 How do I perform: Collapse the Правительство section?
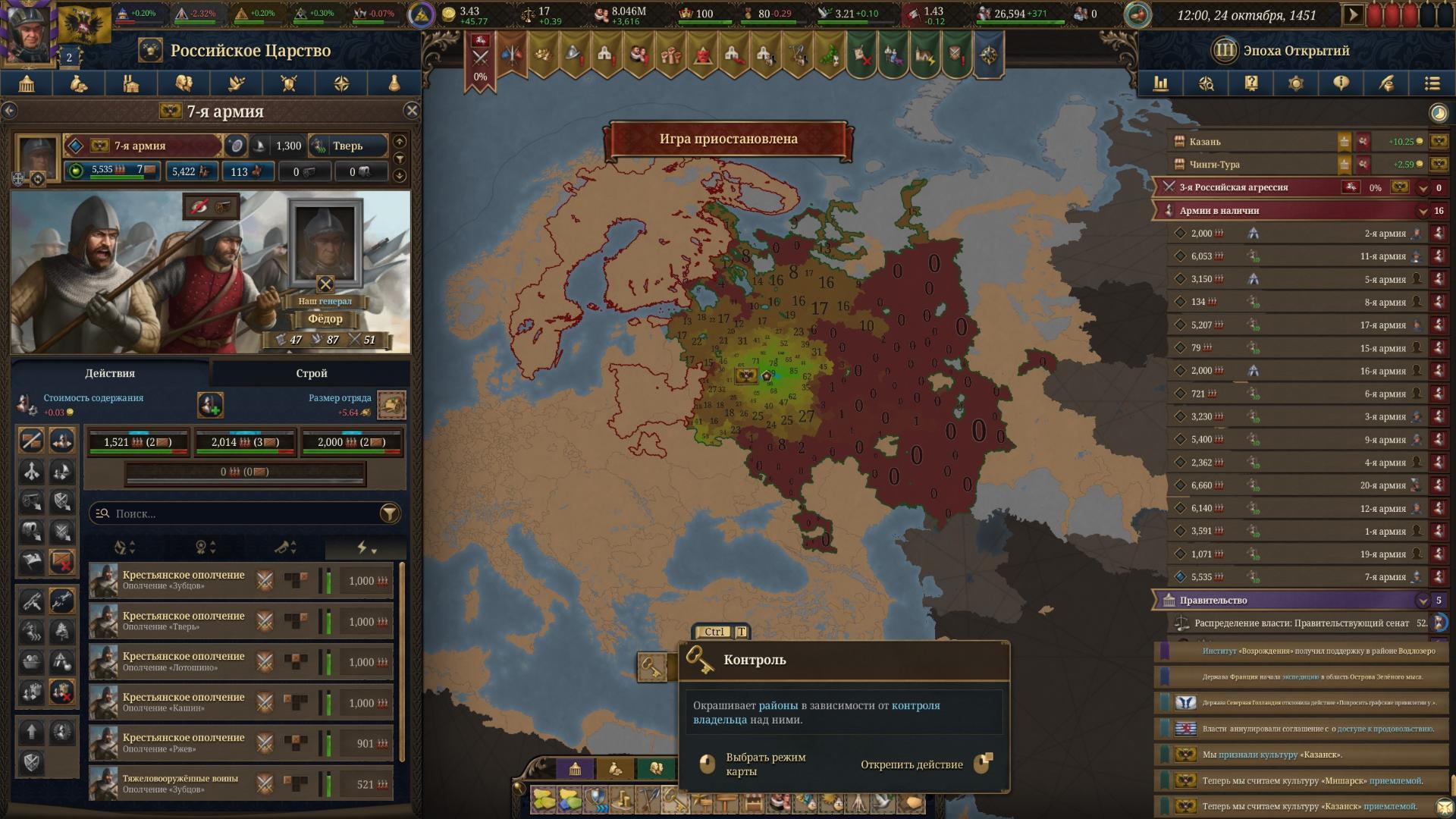(1423, 601)
